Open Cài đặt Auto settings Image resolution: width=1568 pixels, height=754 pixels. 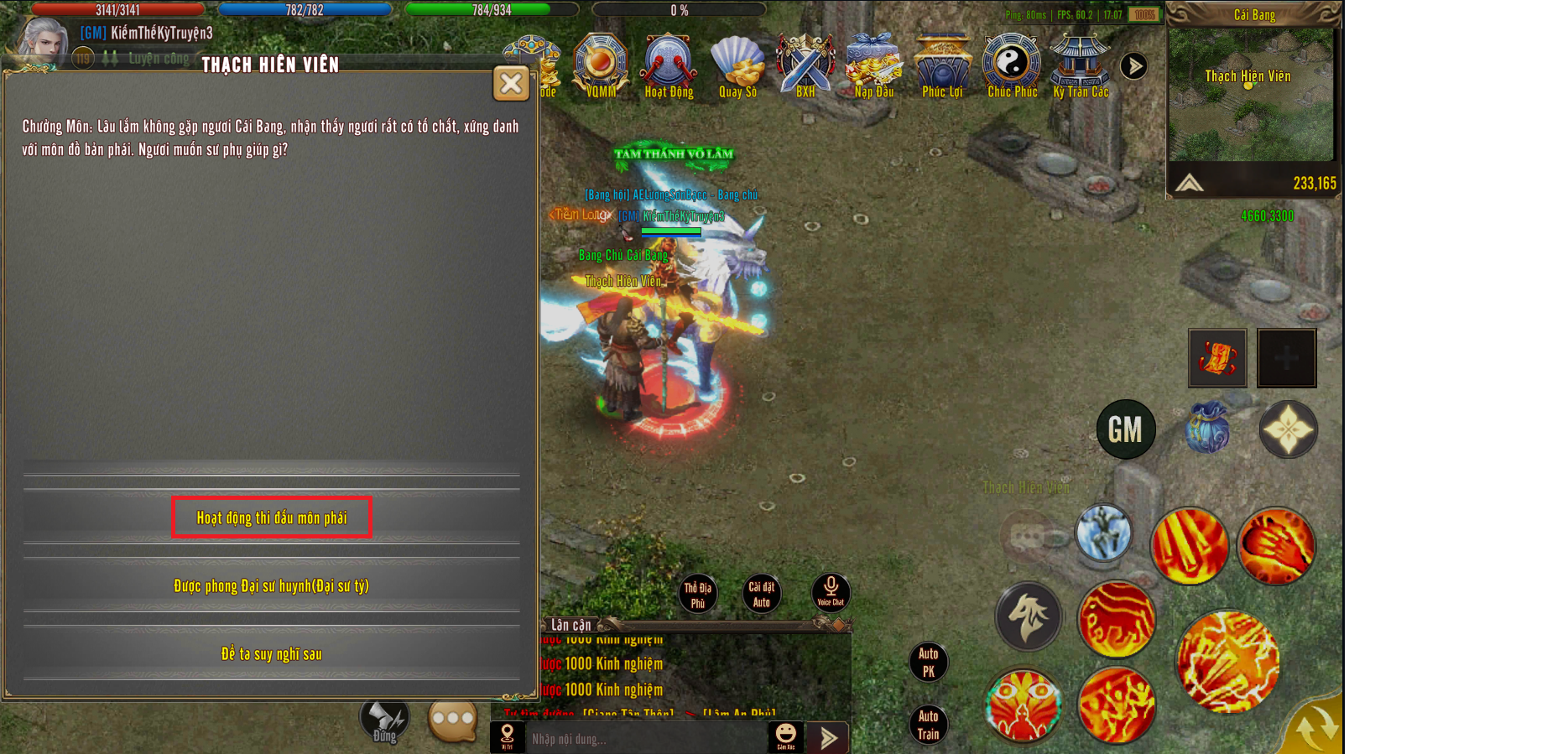(x=761, y=594)
